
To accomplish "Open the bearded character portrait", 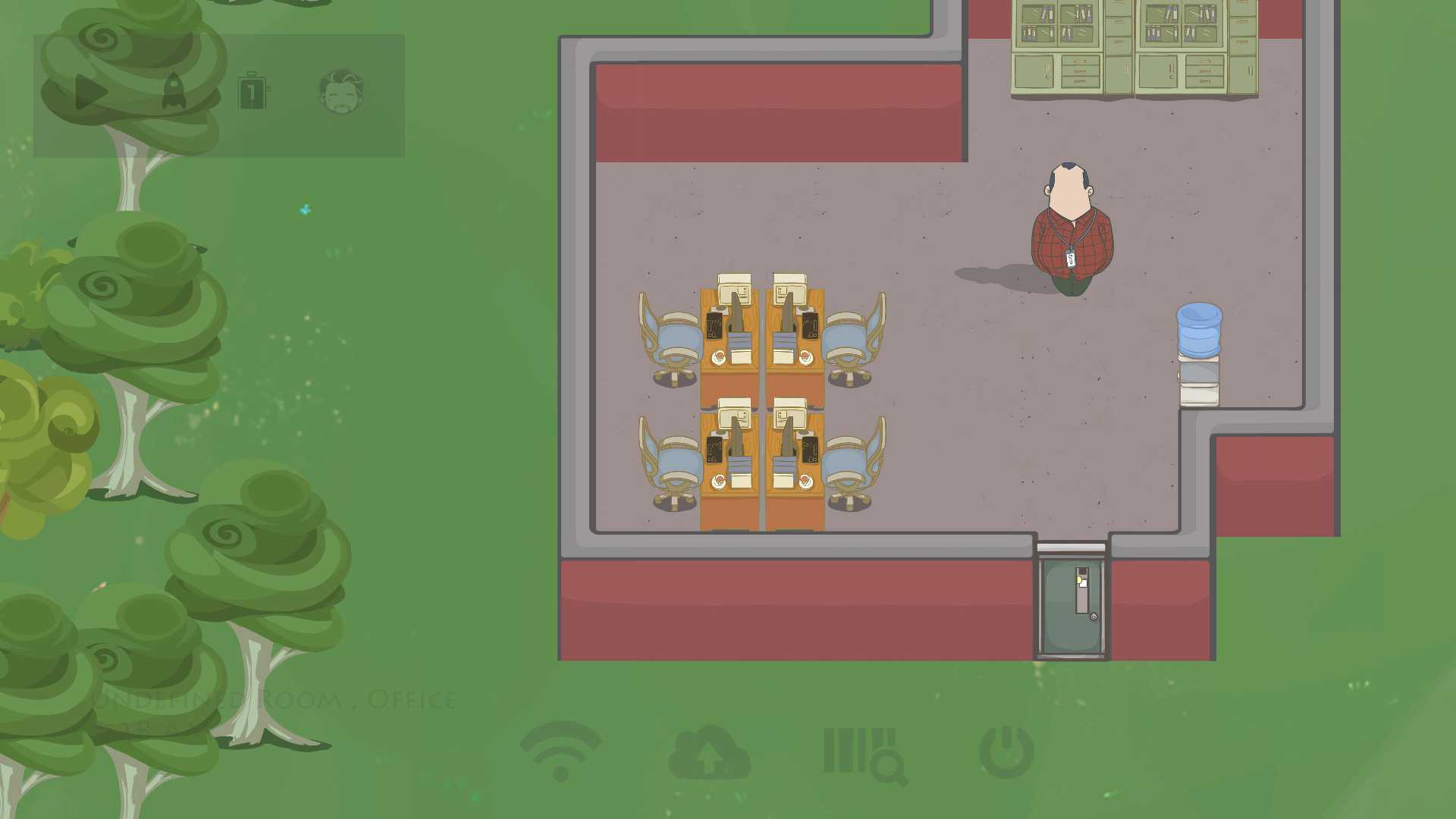I will 341,91.
